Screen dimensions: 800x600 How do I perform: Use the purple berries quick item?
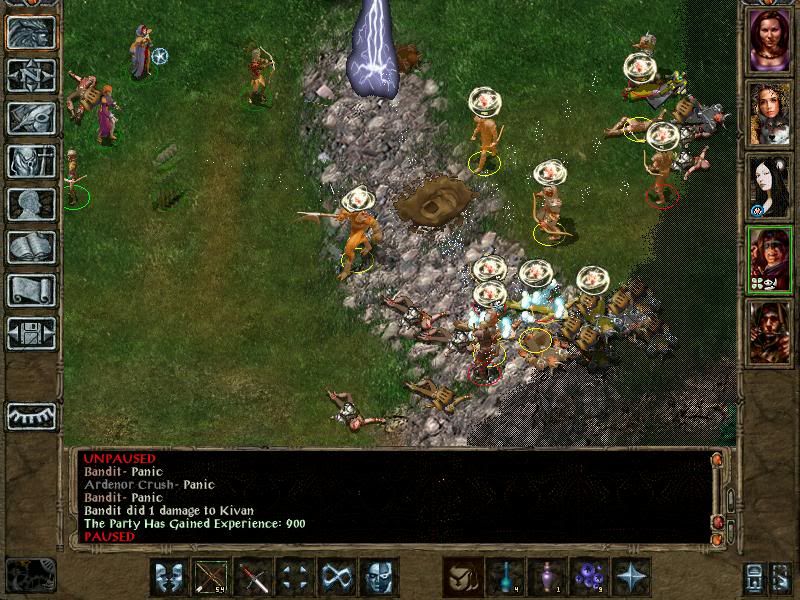click(590, 577)
